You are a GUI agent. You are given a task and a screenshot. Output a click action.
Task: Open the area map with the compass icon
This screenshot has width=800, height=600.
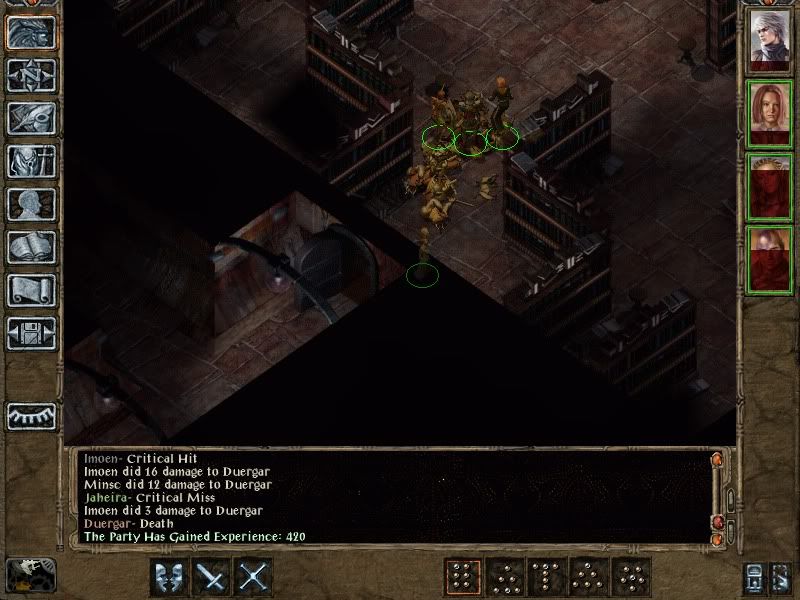click(x=31, y=75)
